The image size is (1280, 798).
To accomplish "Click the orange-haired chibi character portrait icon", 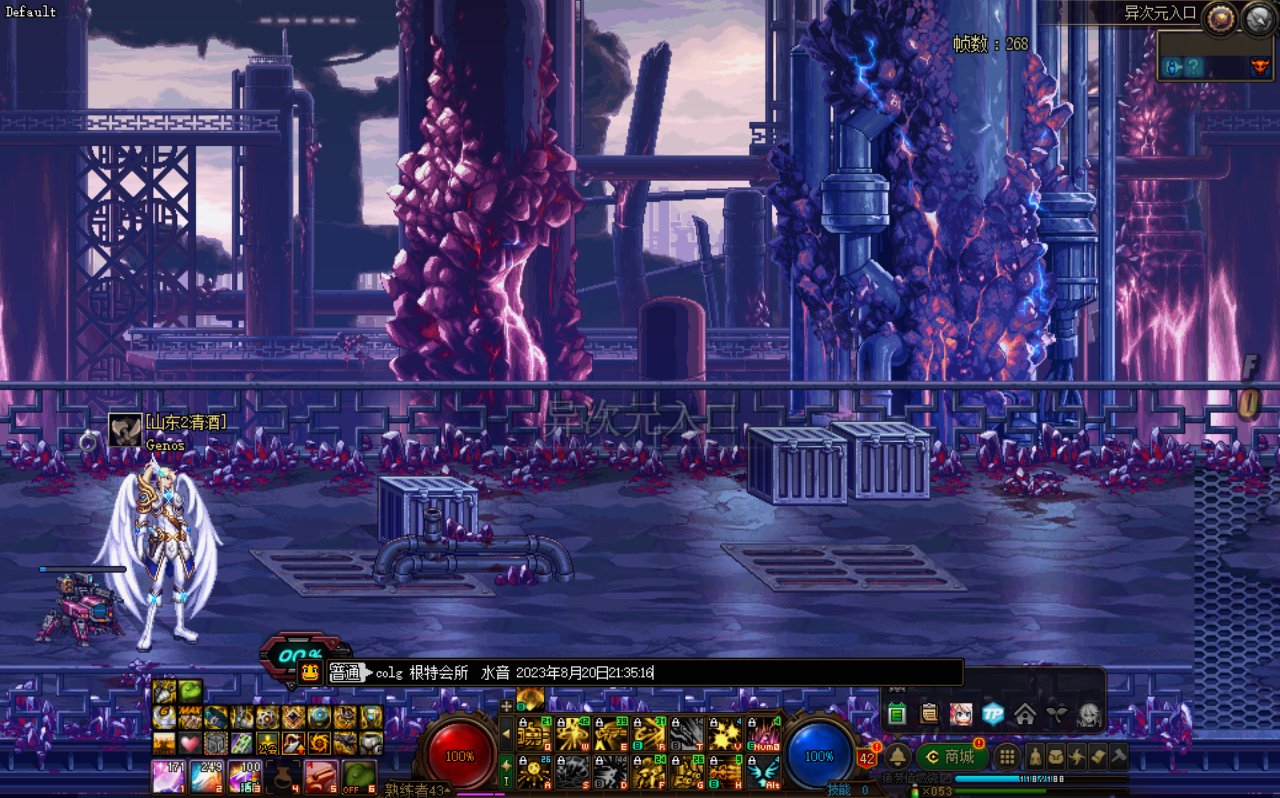I will pyautogui.click(x=960, y=713).
